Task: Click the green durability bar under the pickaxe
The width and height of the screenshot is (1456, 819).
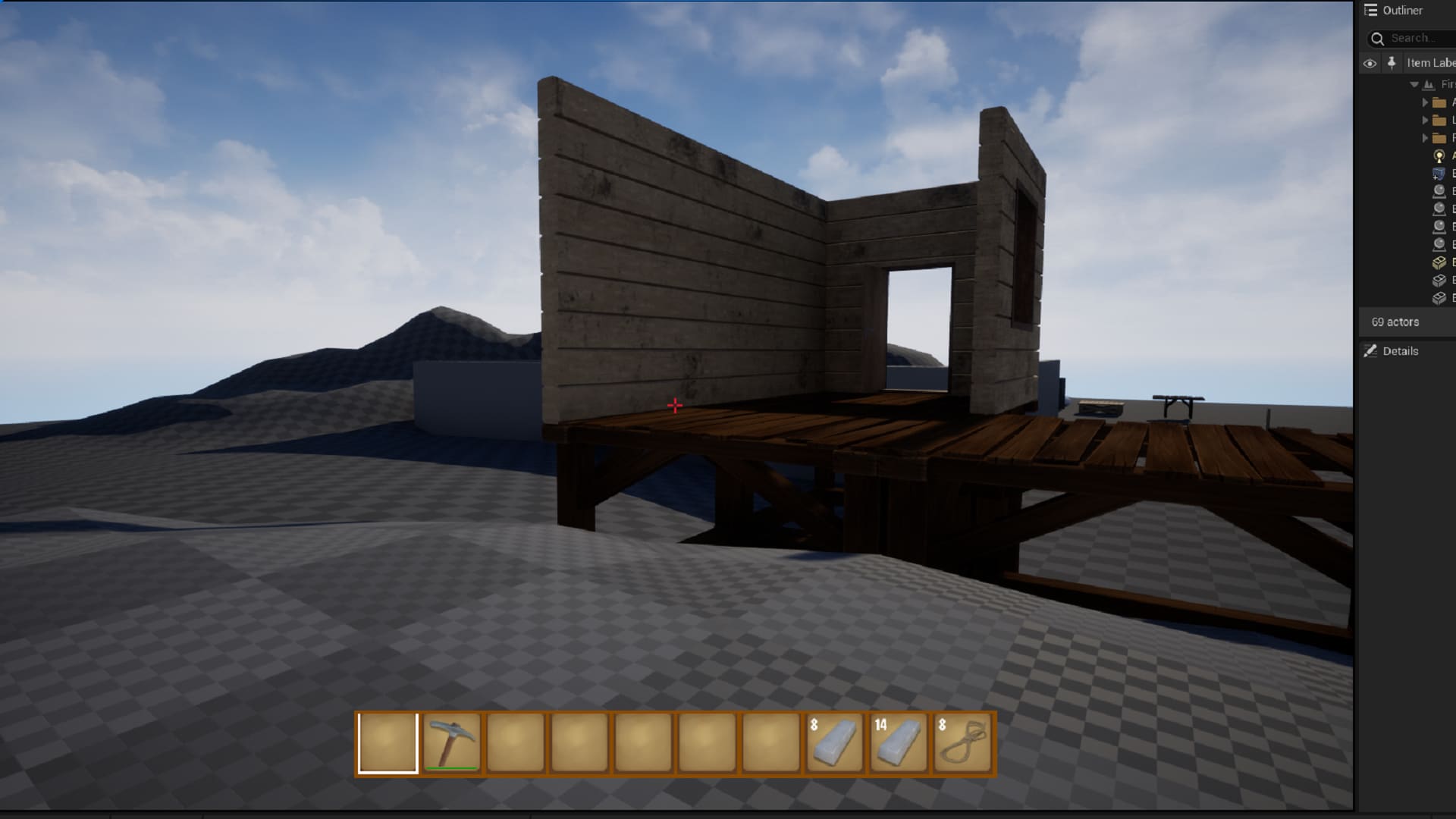Action: click(452, 766)
